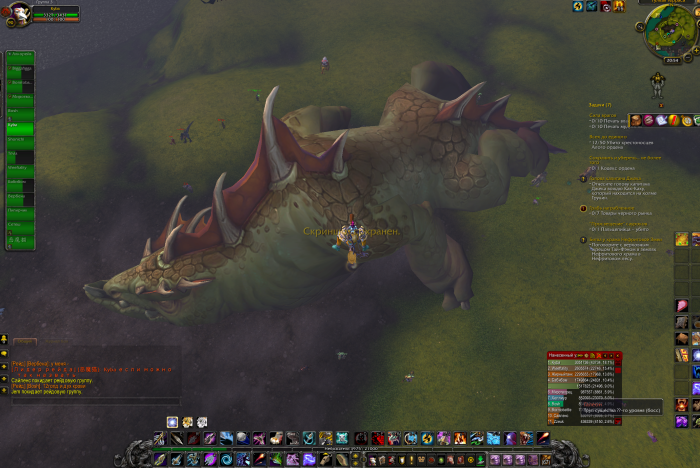Open the chat log tab
This screenshot has width=700, height=468.
coord(24,341)
